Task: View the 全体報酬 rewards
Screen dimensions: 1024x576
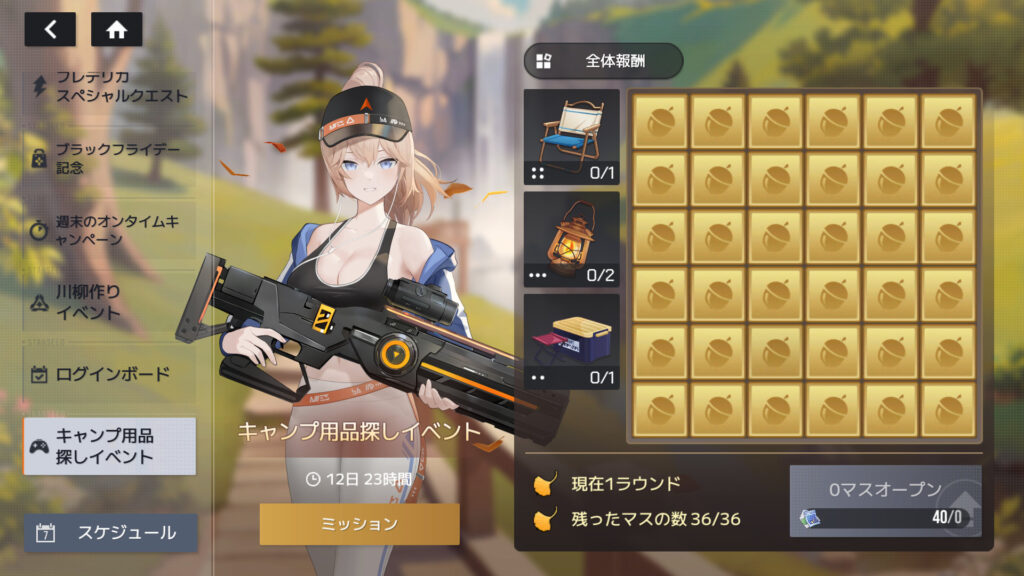Action: click(603, 60)
